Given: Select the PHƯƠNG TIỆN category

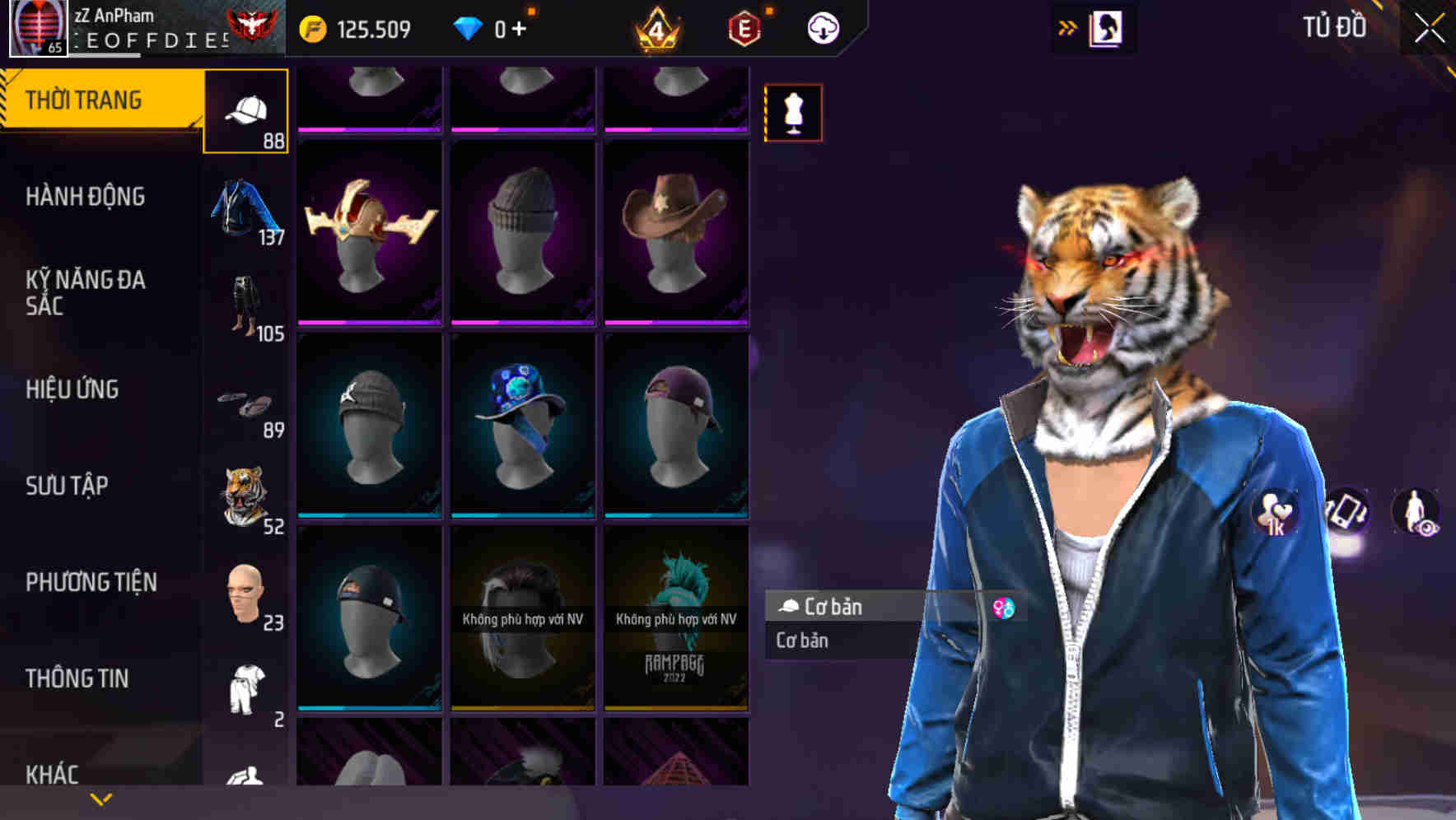Looking at the screenshot, I should tap(91, 581).
